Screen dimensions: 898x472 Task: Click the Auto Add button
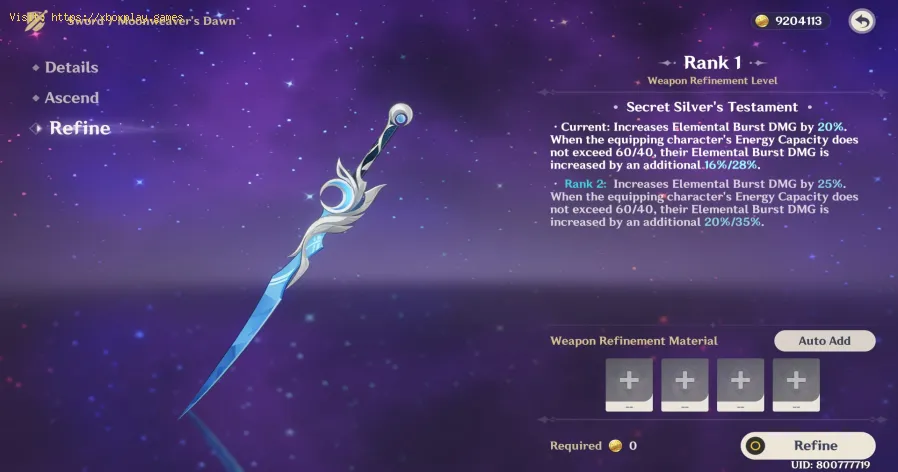point(824,341)
